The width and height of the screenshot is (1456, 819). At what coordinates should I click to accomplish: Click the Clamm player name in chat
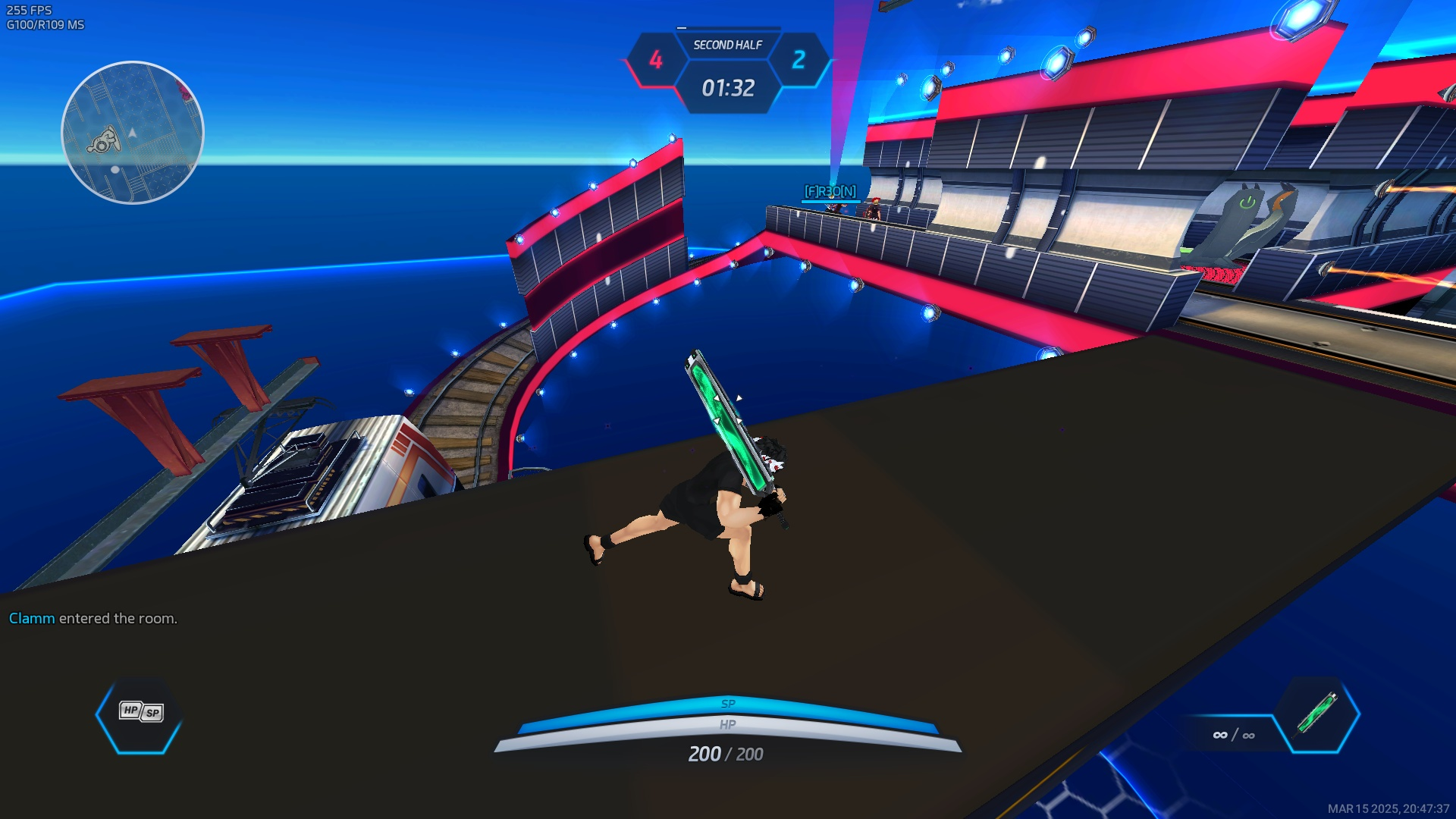32,618
